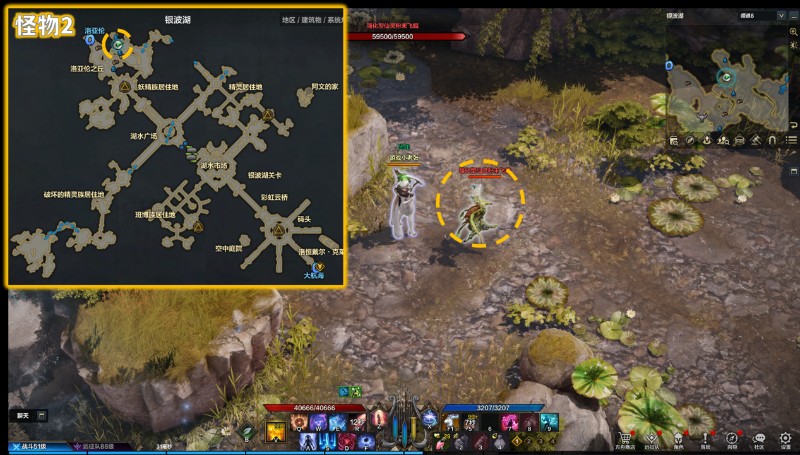
Task: Open the shop cart icon in bottom menu
Action: [625, 439]
